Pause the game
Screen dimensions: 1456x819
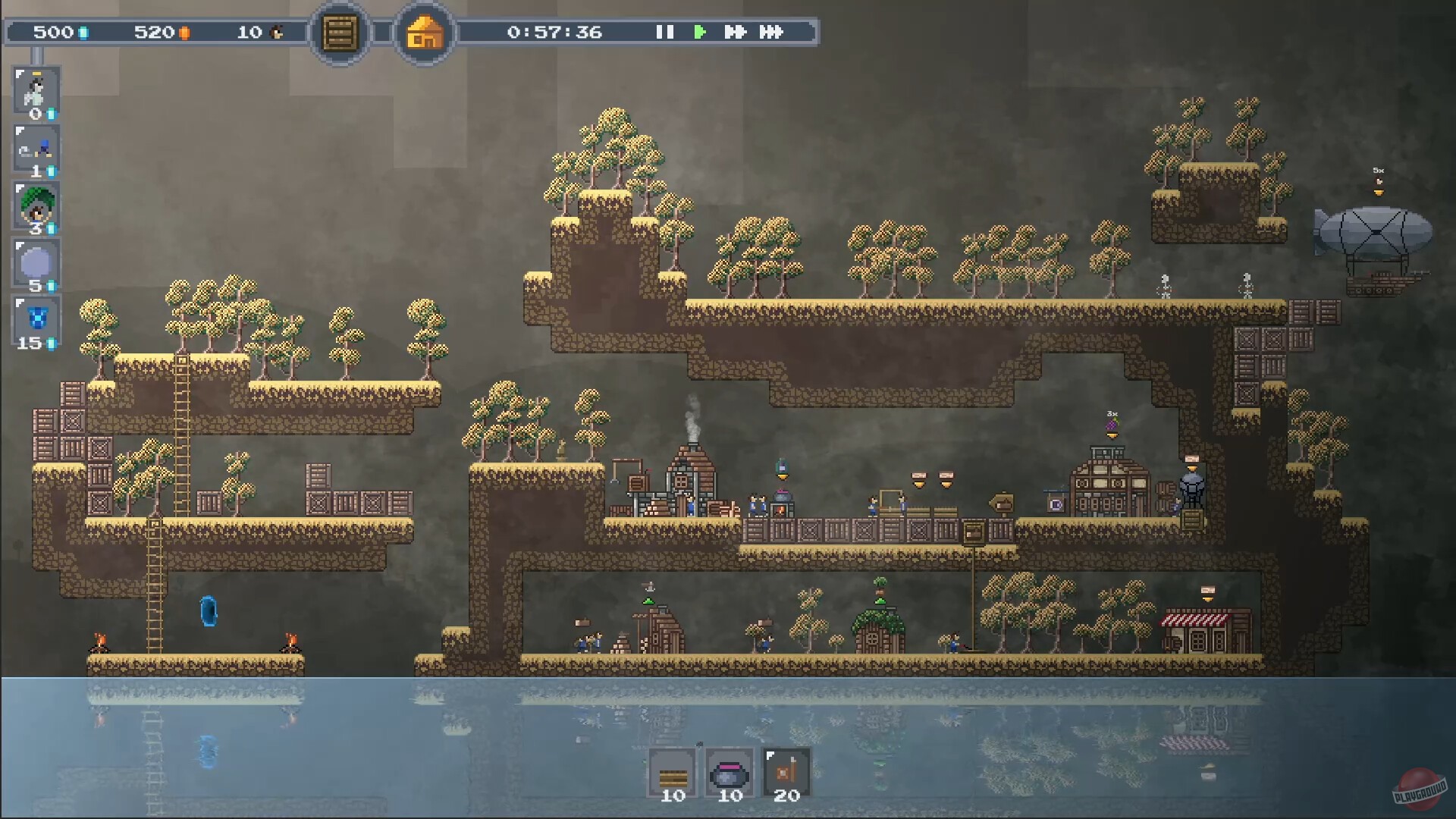tap(664, 32)
